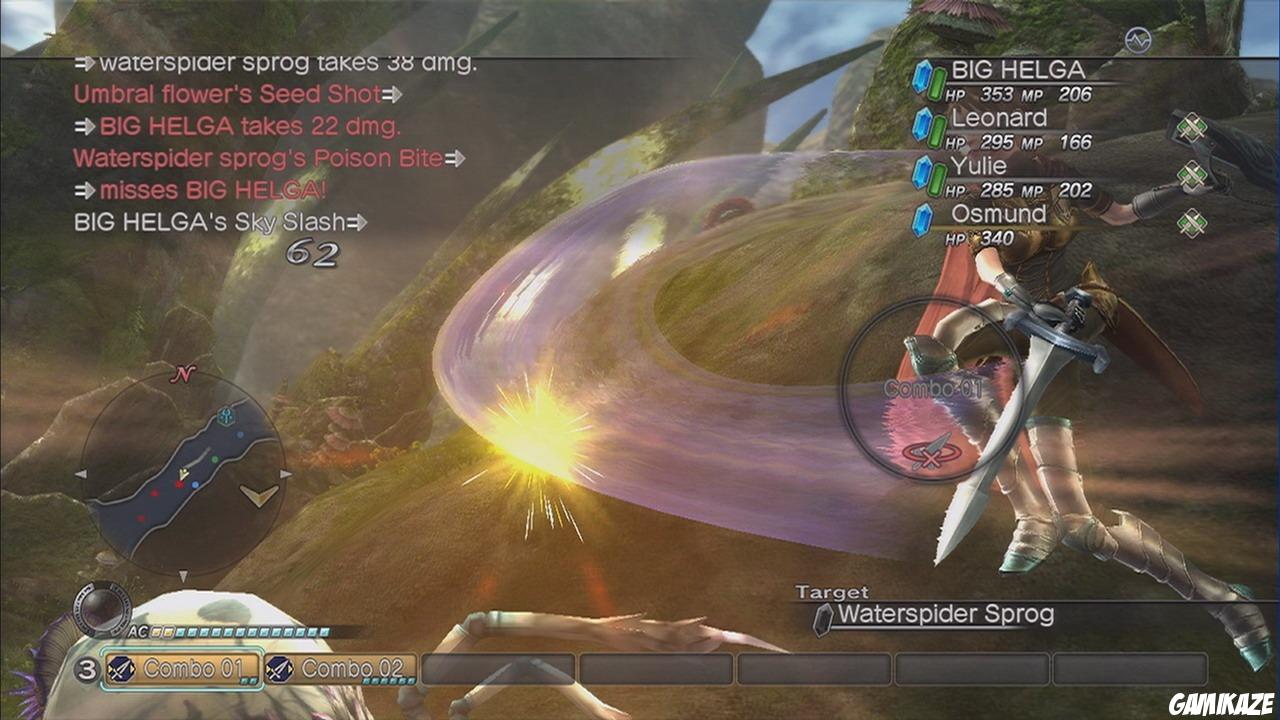1280x720 pixels.
Task: Expand the Combo 01 action ring
Action: click(x=925, y=390)
